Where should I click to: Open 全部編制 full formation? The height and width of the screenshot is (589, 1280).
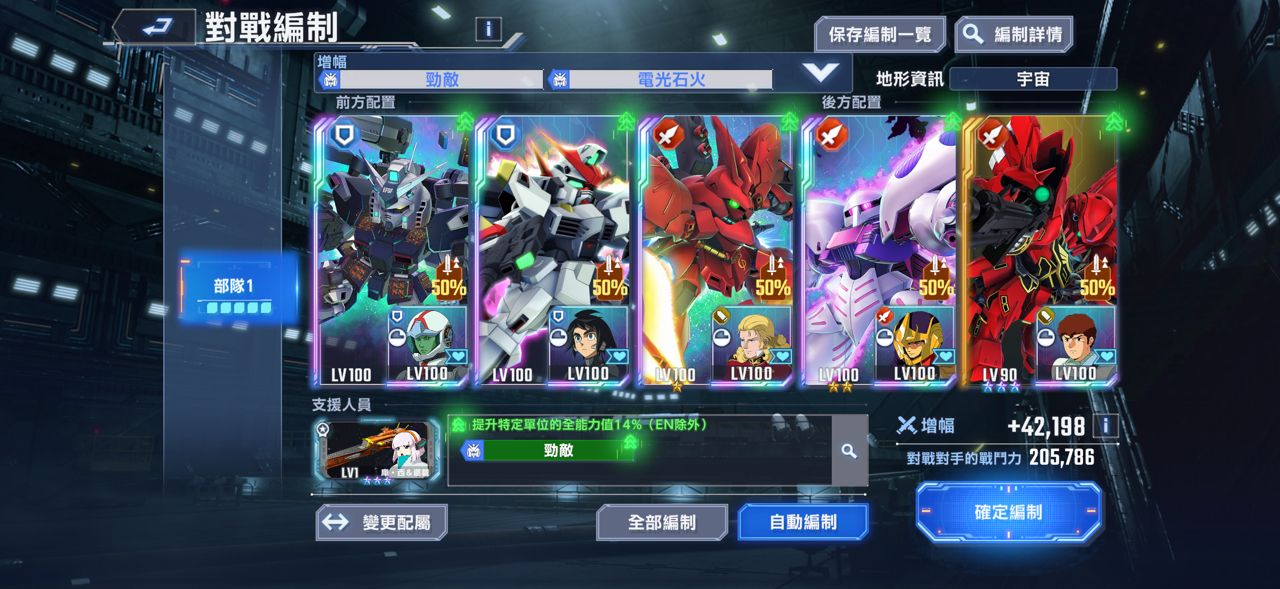pos(662,522)
